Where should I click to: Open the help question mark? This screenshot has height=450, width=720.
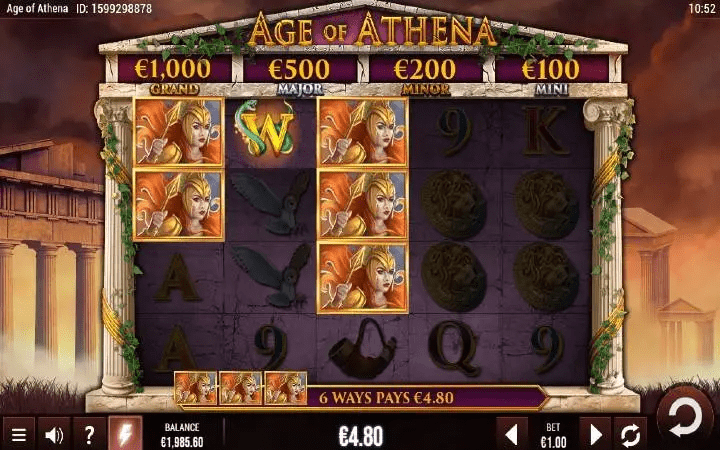tap(90, 435)
